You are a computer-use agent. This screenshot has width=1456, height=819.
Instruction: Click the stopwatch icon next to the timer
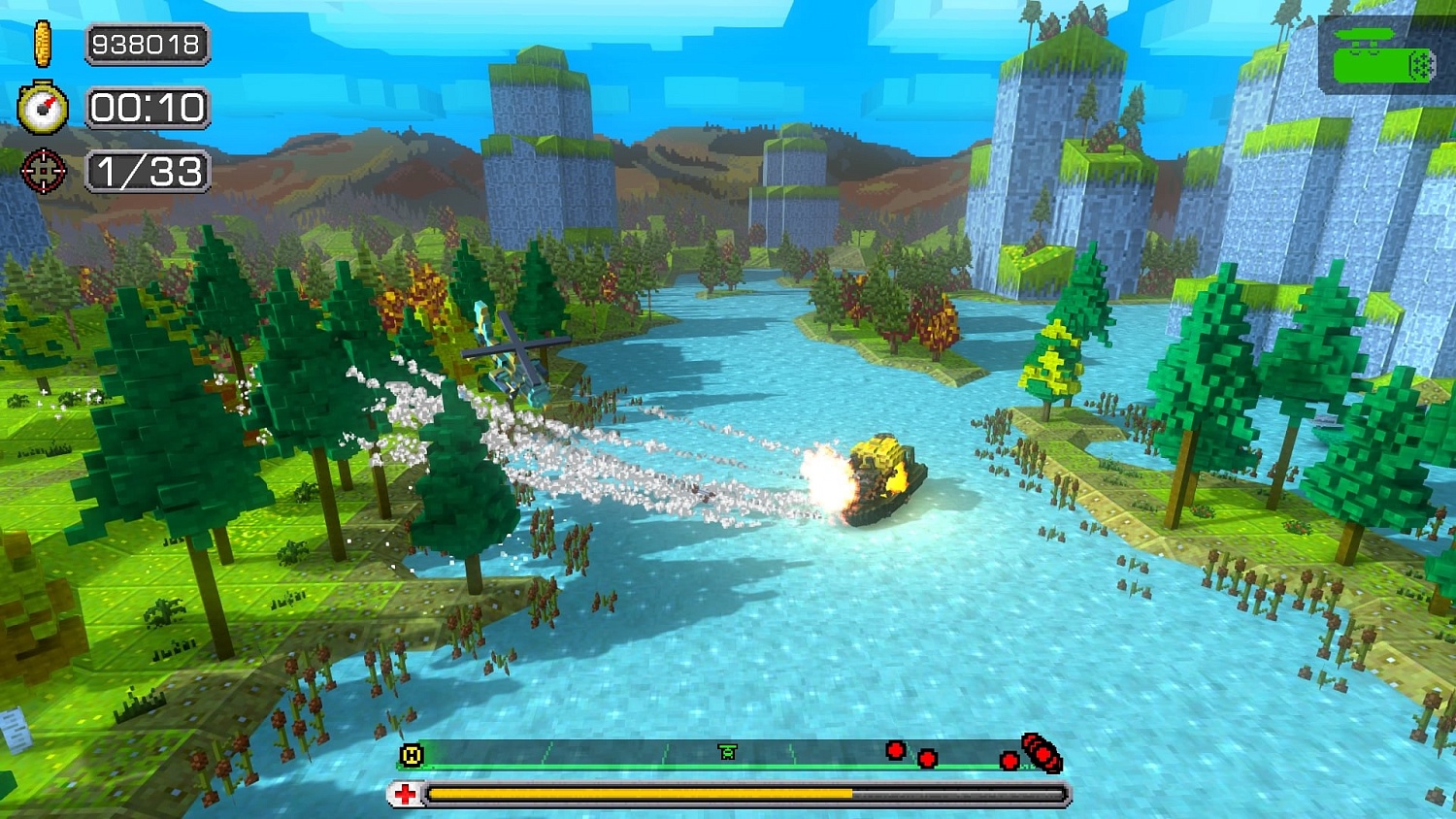click(41, 109)
